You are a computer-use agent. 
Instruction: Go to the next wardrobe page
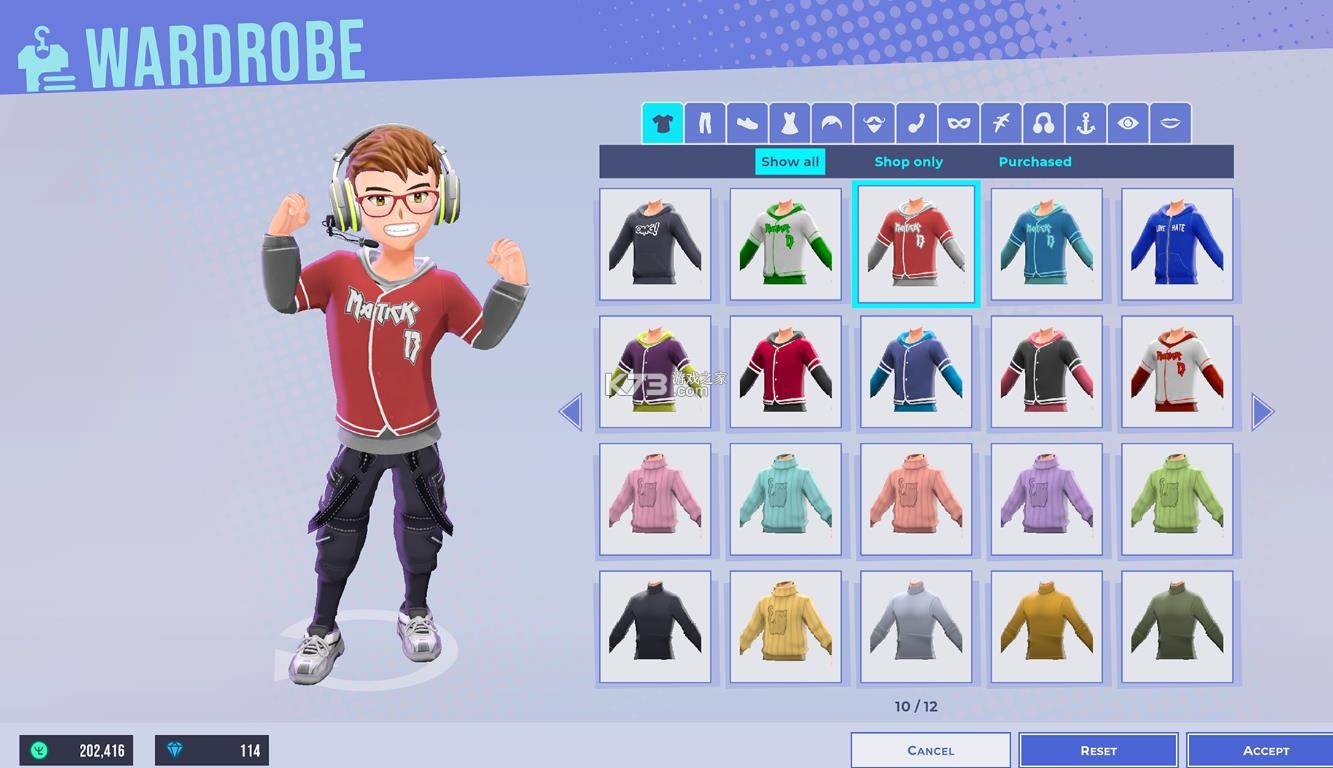point(1262,411)
